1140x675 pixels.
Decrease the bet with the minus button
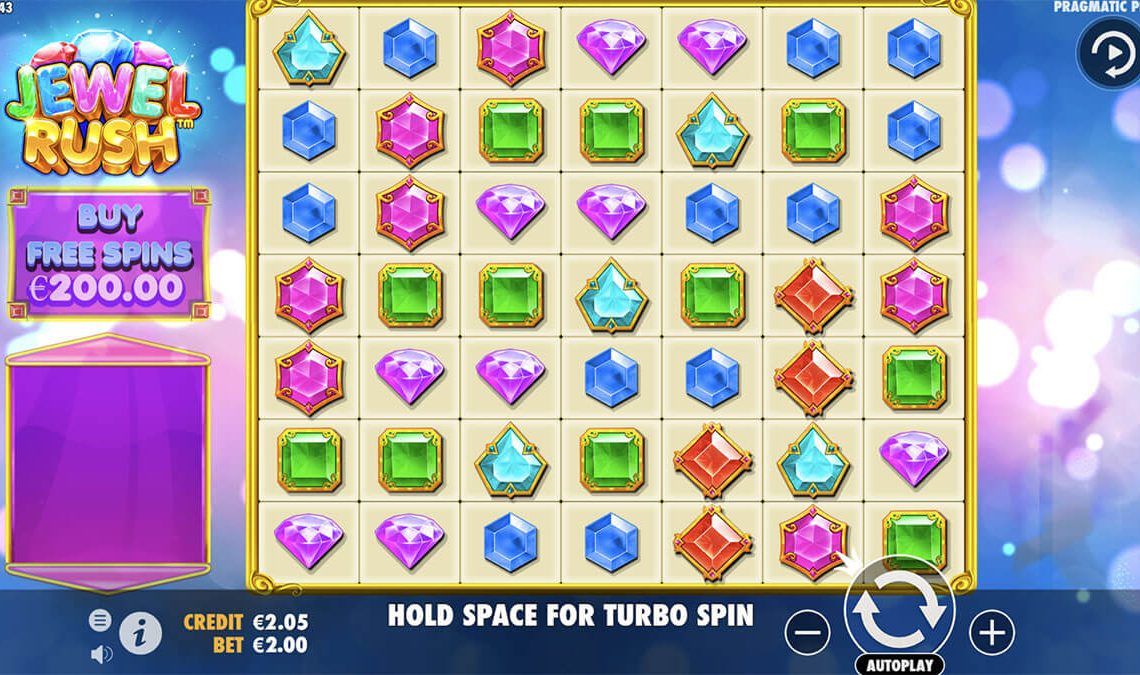pyautogui.click(x=807, y=632)
